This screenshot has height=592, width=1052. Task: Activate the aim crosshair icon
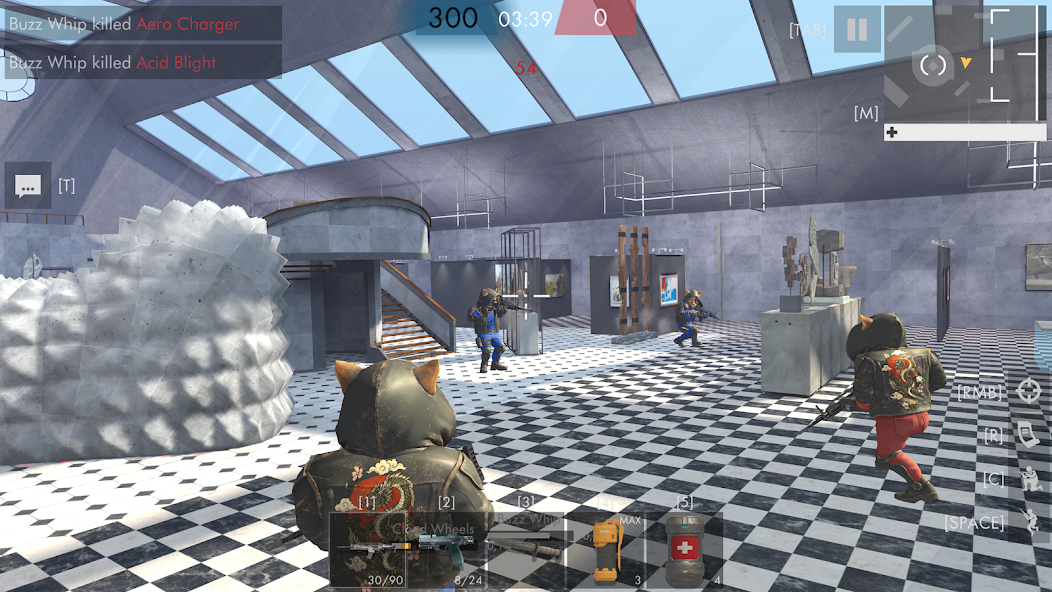point(1028,391)
